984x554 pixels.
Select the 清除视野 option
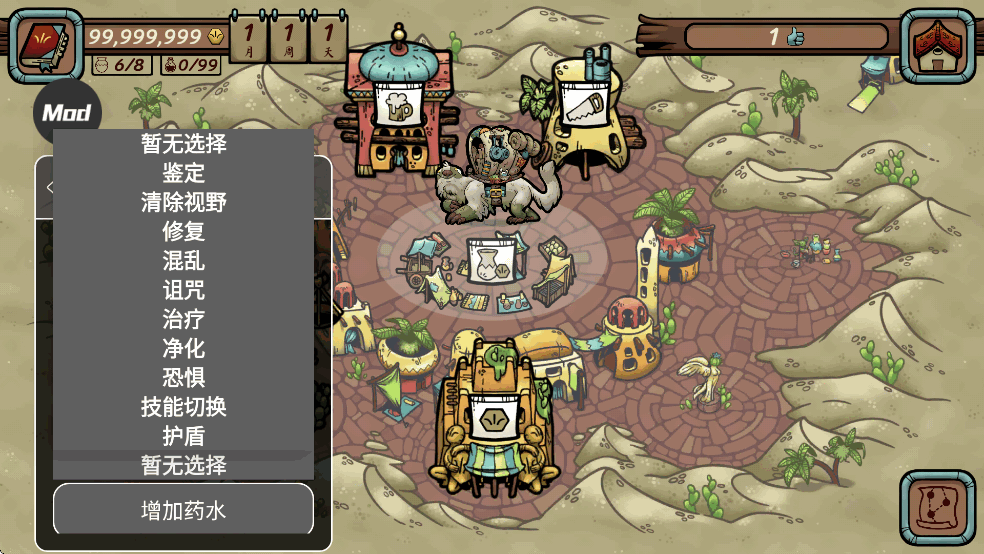coord(183,202)
